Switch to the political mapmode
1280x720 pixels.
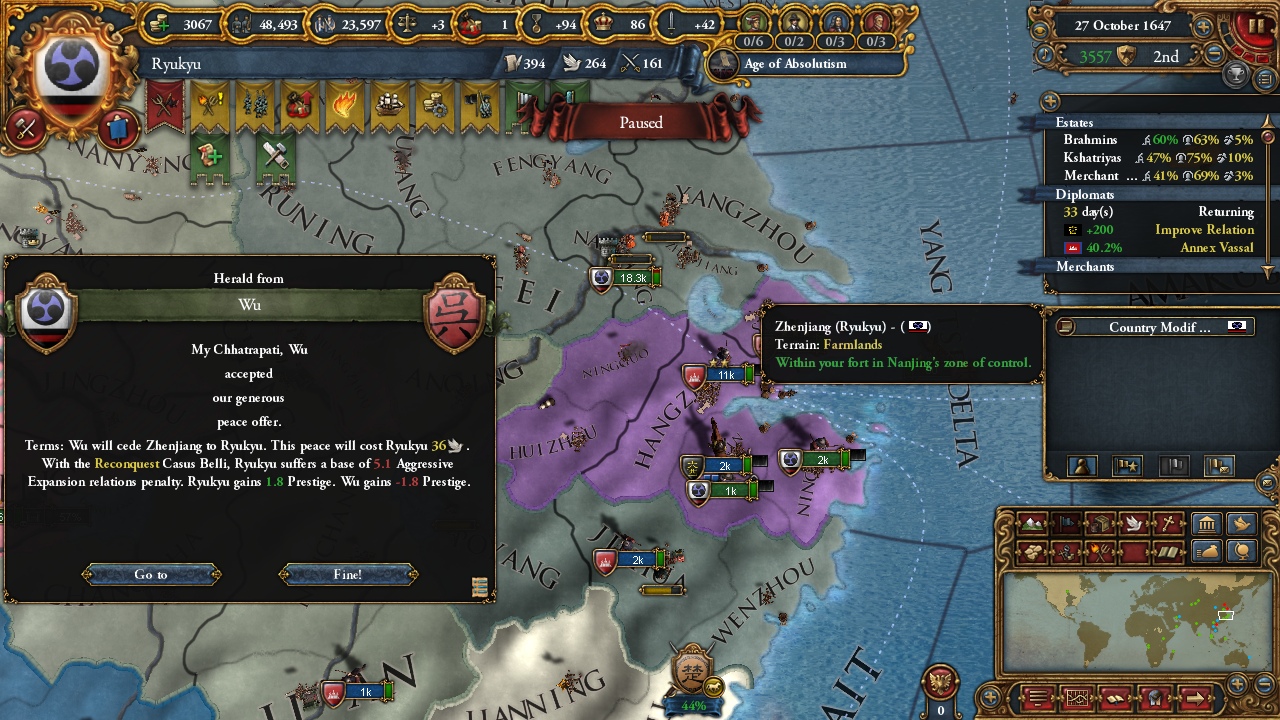pyautogui.click(x=1066, y=523)
